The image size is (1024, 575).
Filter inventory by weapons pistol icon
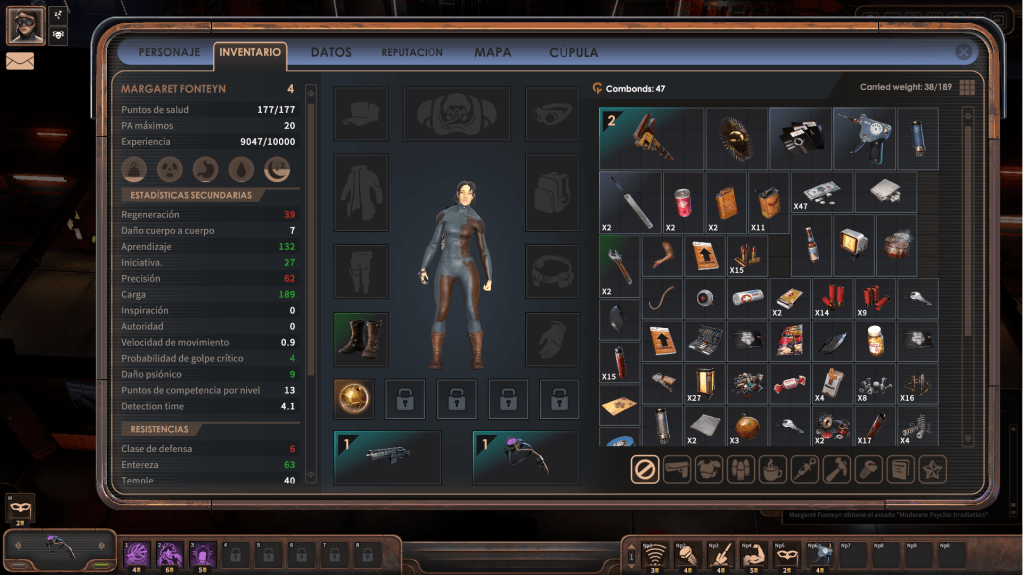(677, 468)
